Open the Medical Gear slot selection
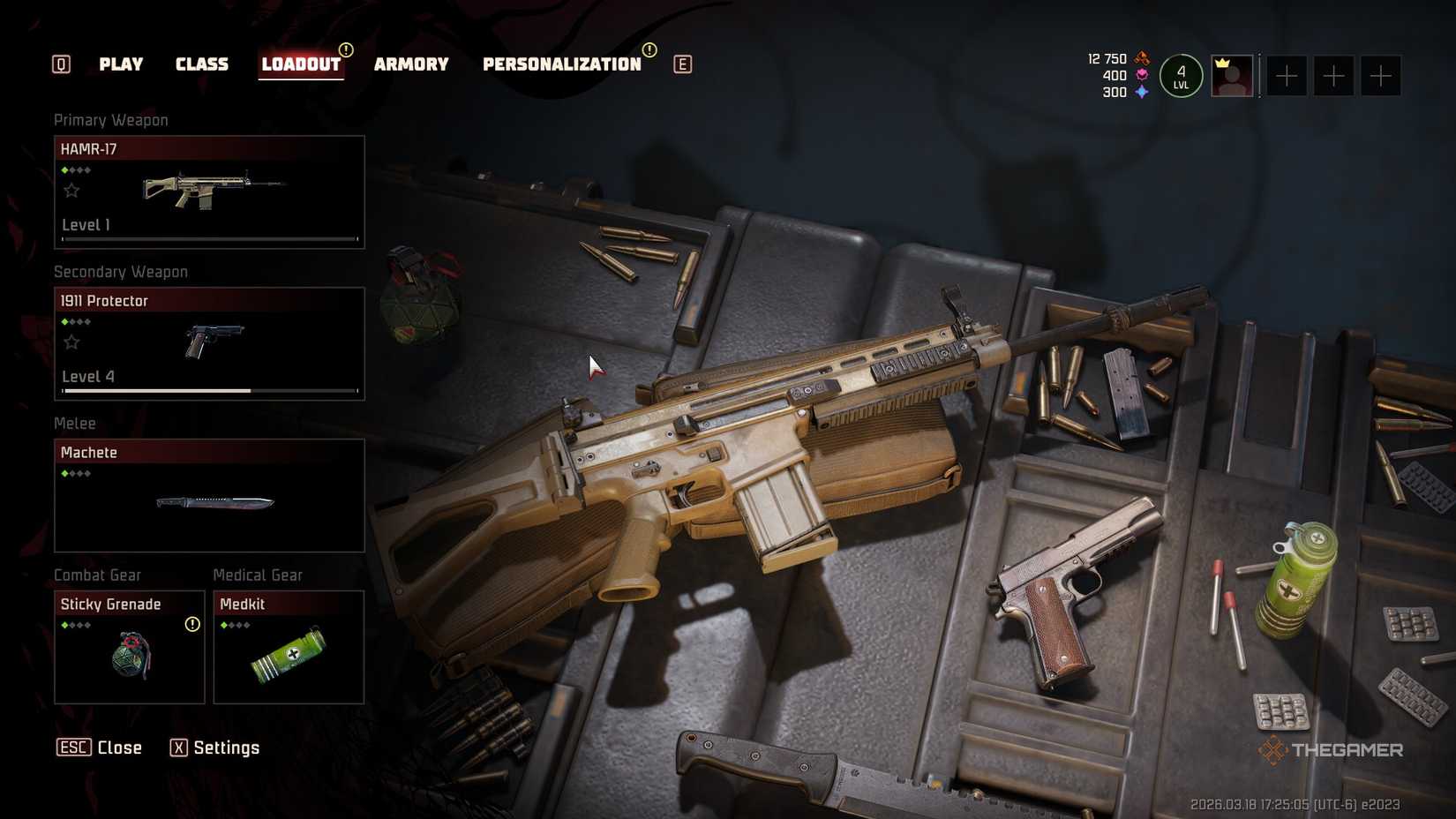Viewport: 1456px width, 819px height. [x=288, y=649]
